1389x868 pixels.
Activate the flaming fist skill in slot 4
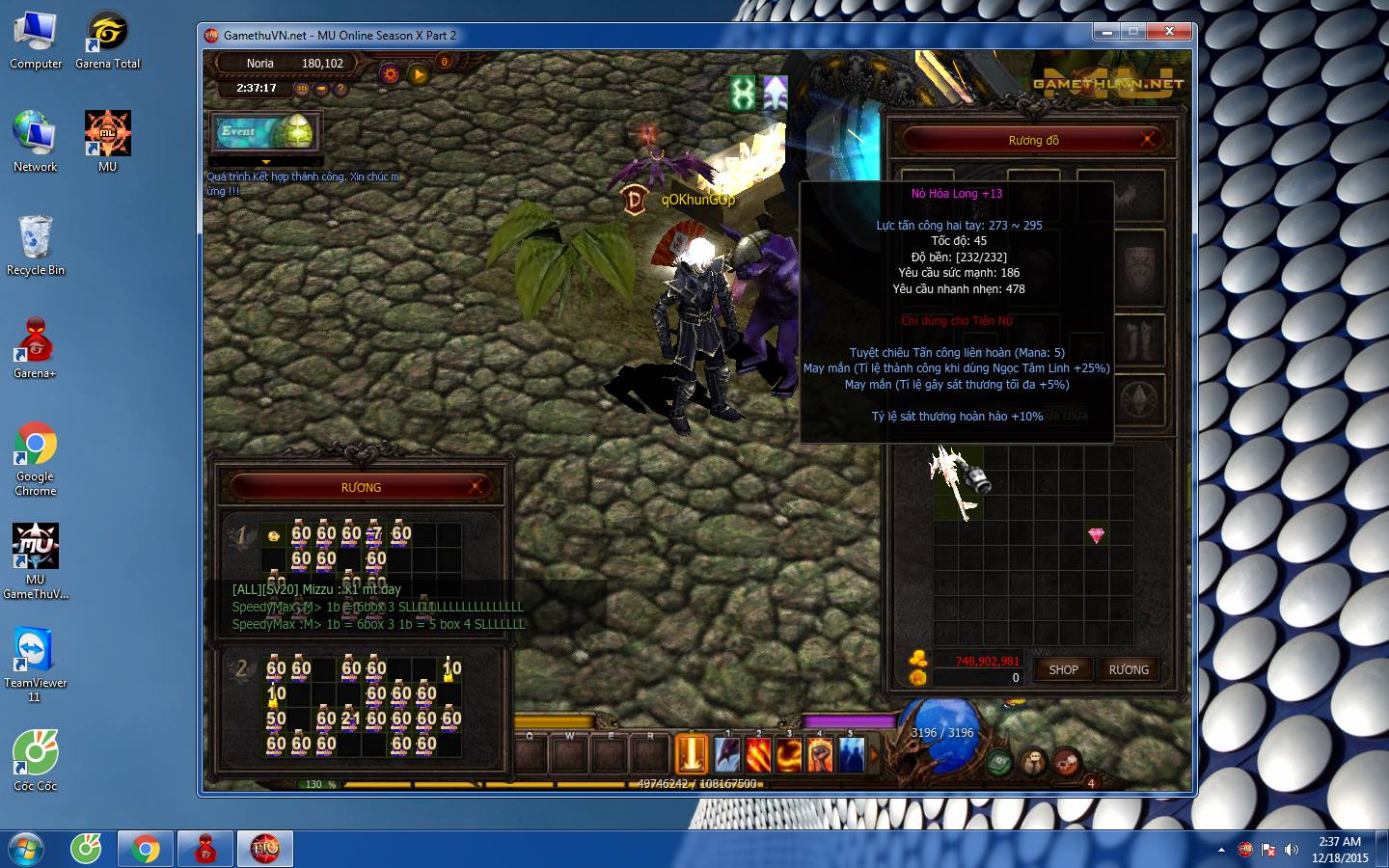point(820,754)
